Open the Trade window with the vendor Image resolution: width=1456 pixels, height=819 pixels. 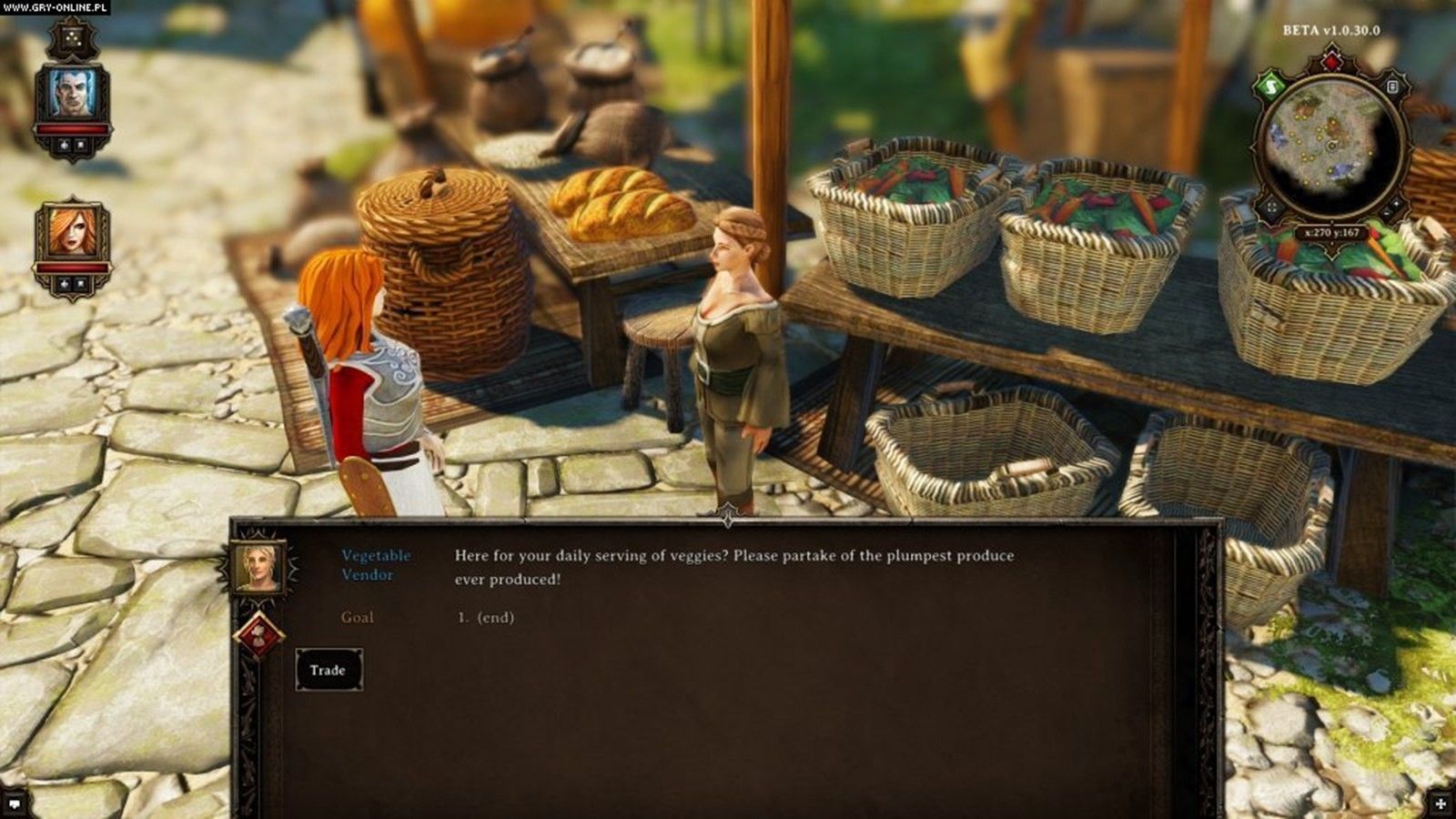pyautogui.click(x=328, y=670)
